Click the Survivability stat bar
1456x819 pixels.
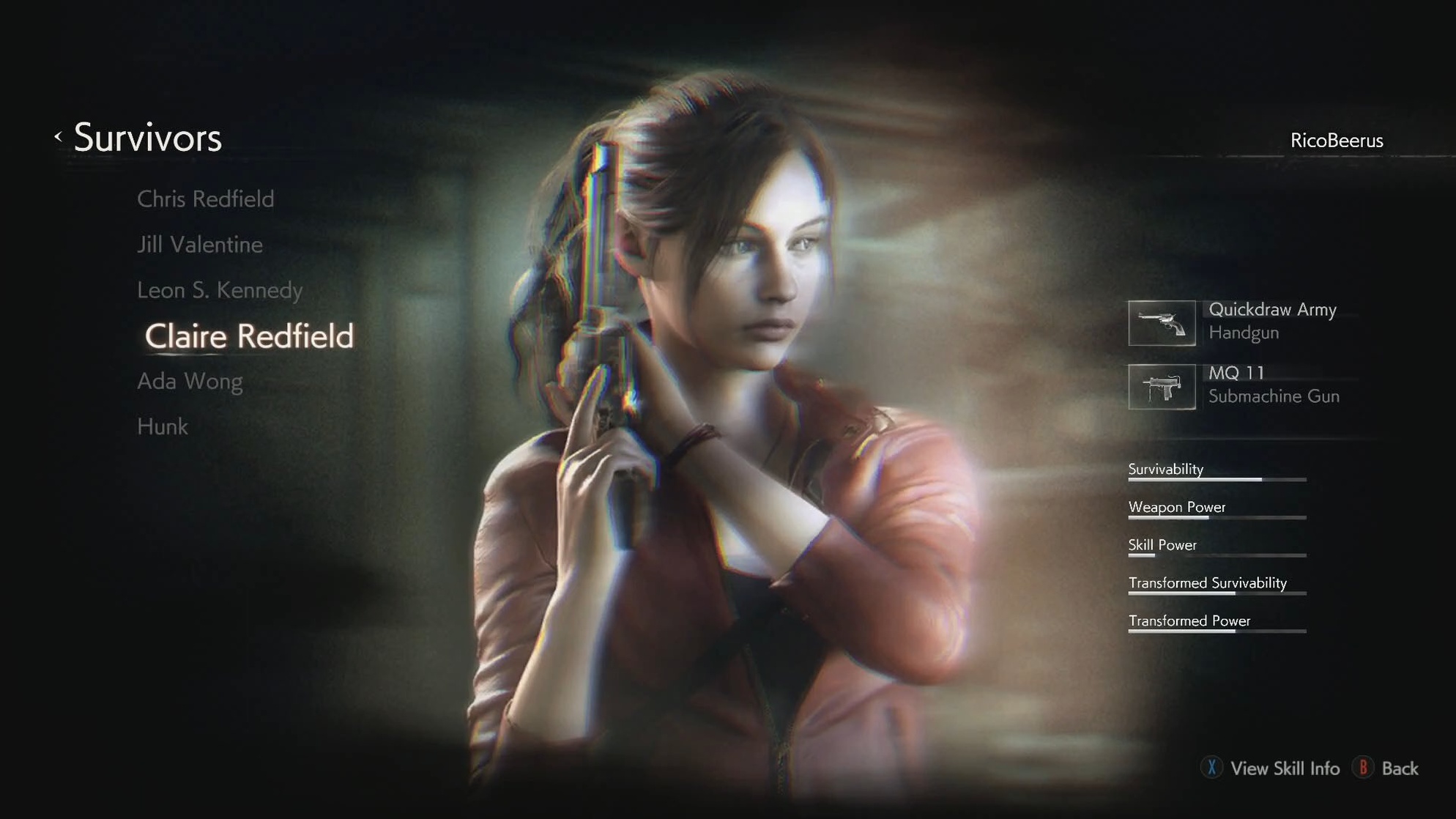[1216, 479]
